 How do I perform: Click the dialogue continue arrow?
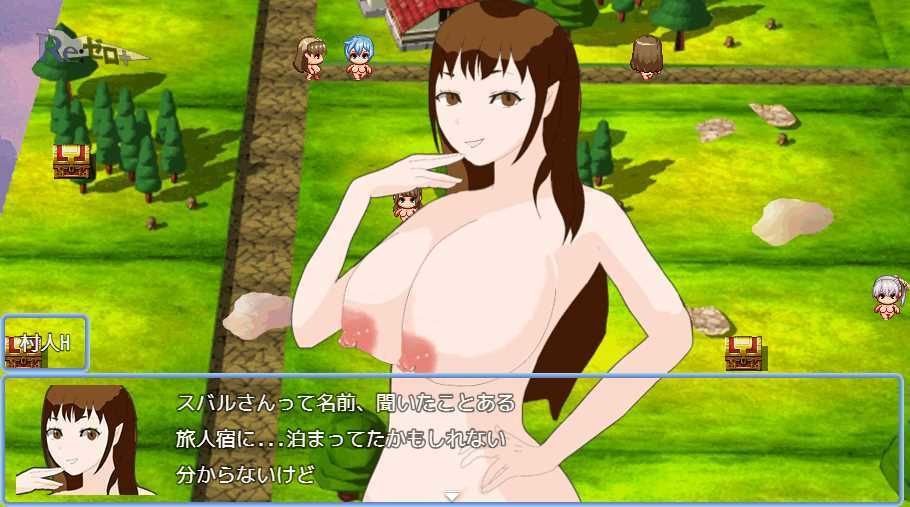click(x=452, y=496)
